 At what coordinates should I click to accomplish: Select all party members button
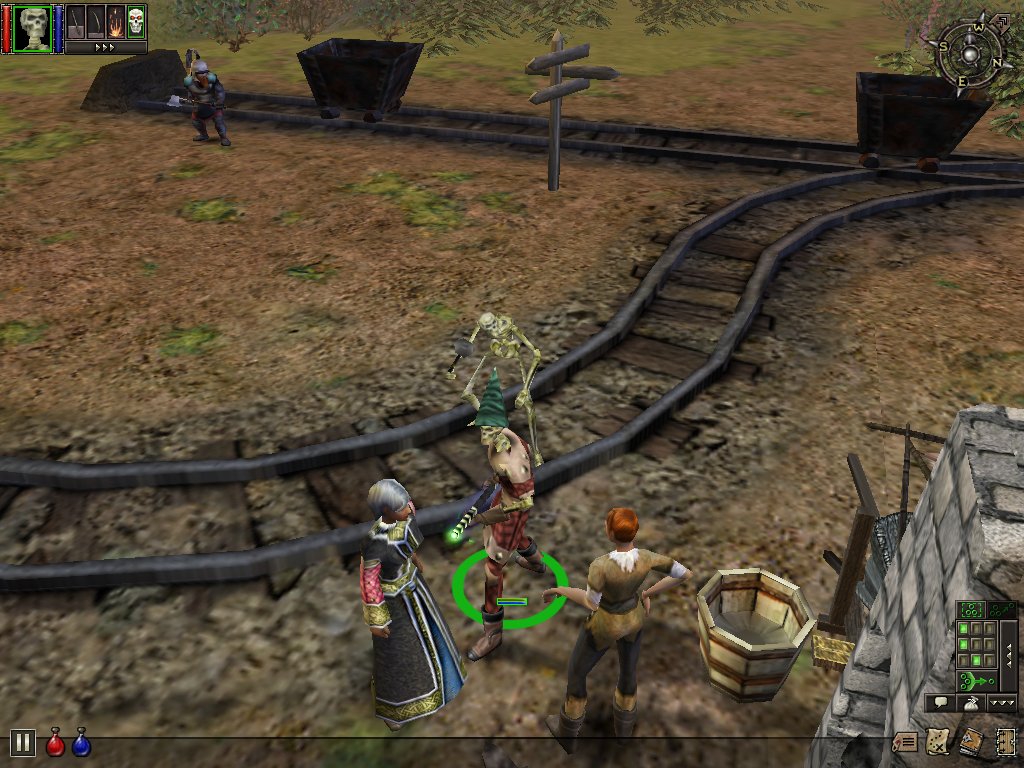971,610
